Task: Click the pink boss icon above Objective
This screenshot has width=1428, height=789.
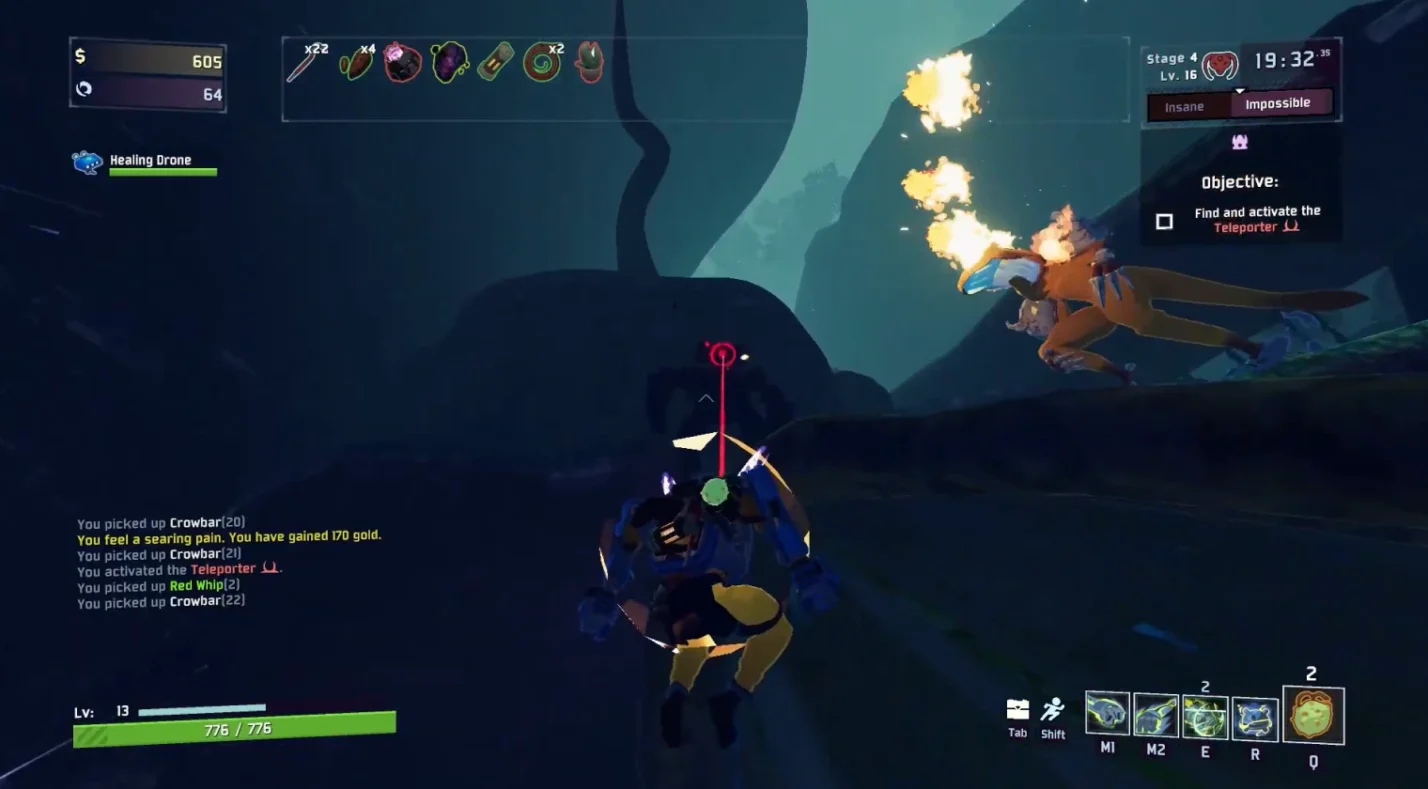Action: [x=1240, y=143]
